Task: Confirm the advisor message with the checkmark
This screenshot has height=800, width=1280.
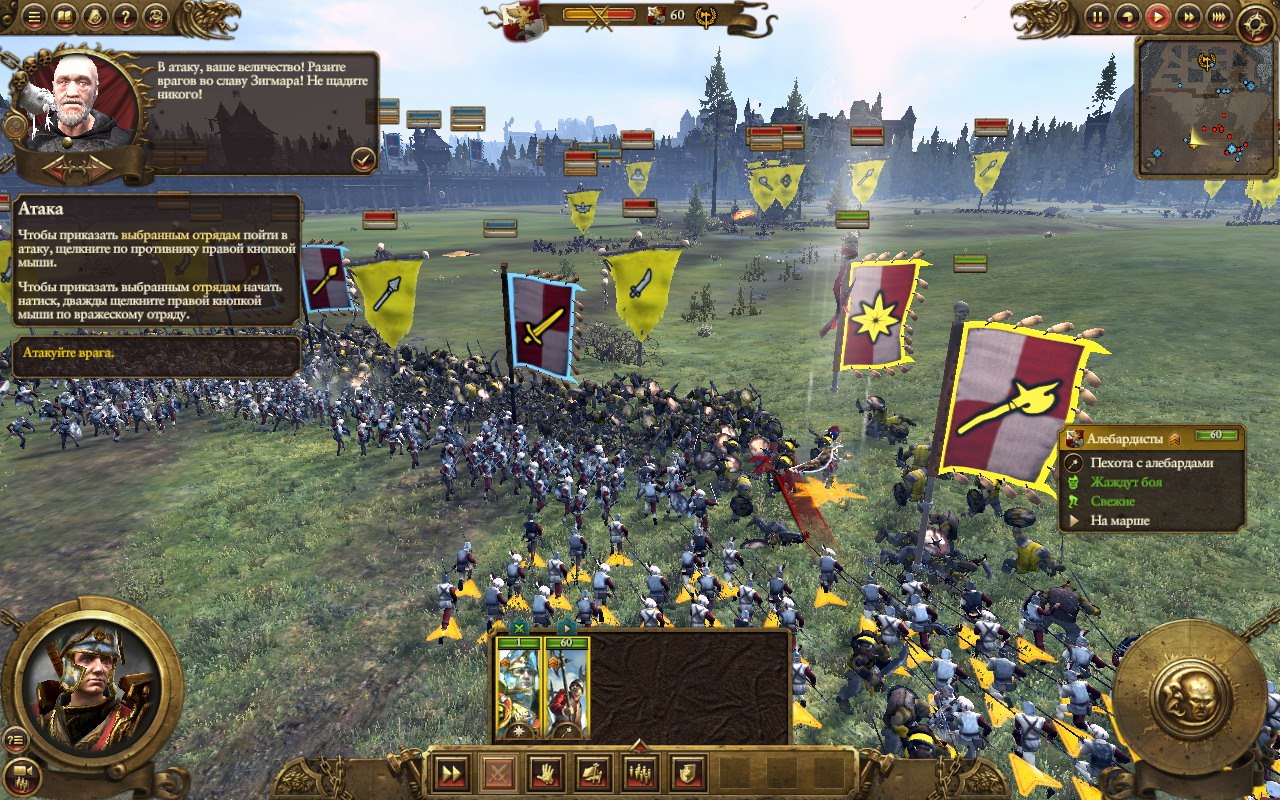Action: coord(362,158)
